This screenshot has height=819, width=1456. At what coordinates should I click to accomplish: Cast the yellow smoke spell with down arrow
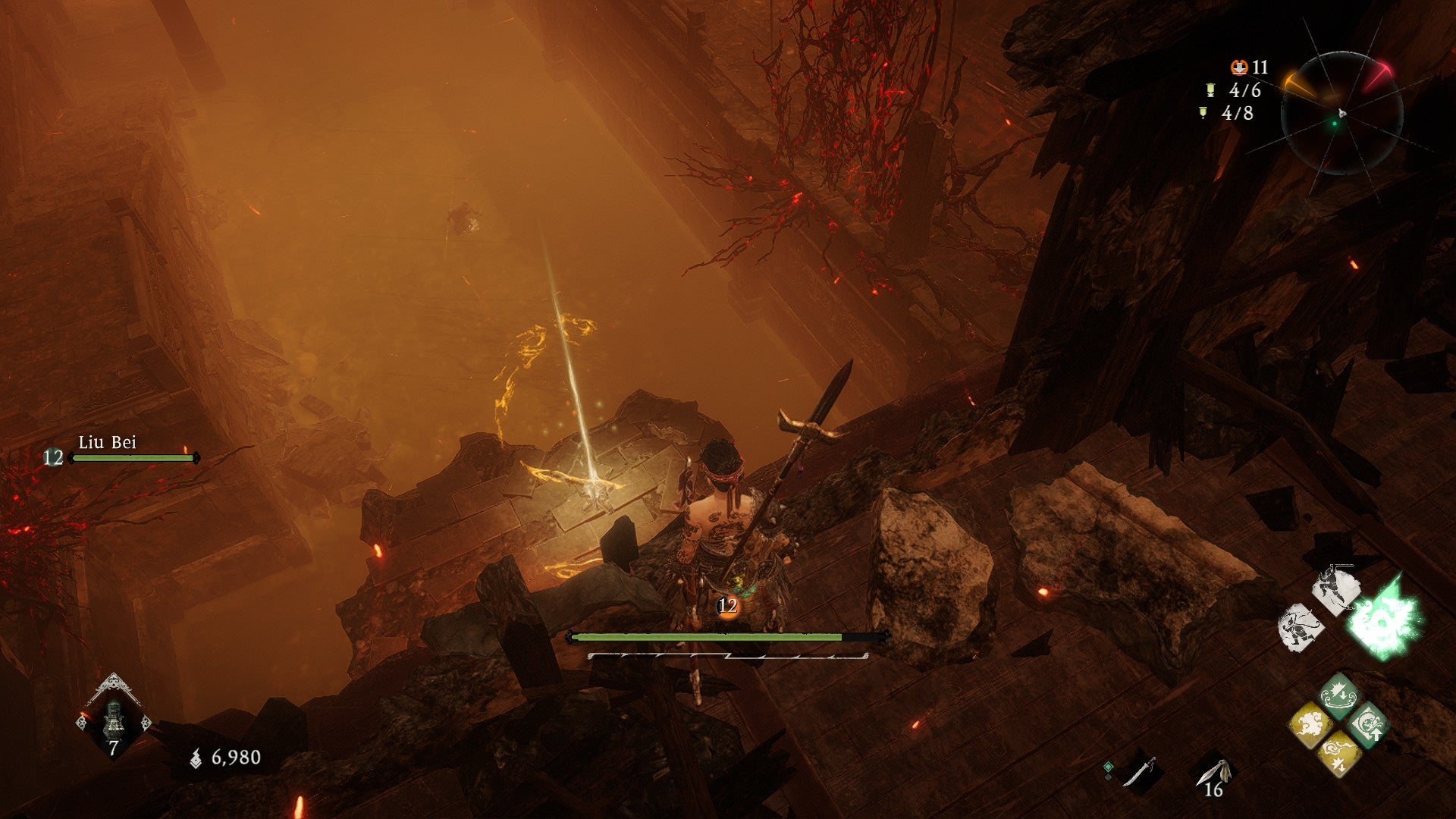pos(1338,754)
